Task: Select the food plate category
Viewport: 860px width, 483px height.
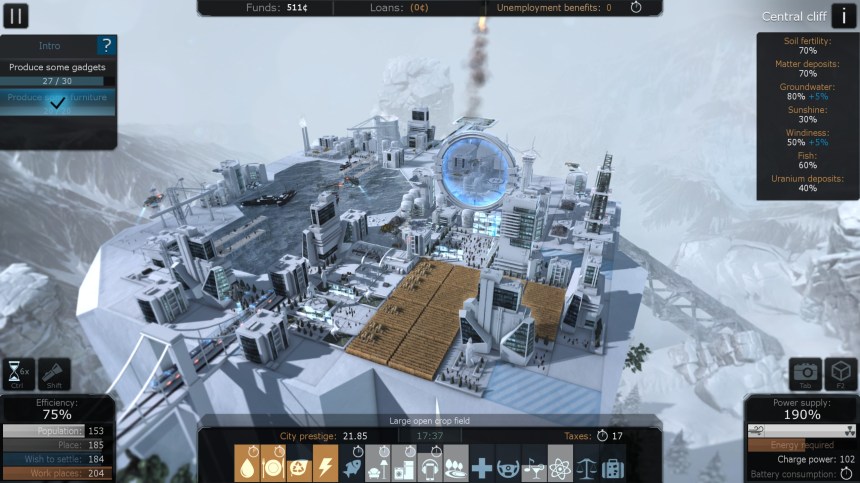Action: pos(273,465)
